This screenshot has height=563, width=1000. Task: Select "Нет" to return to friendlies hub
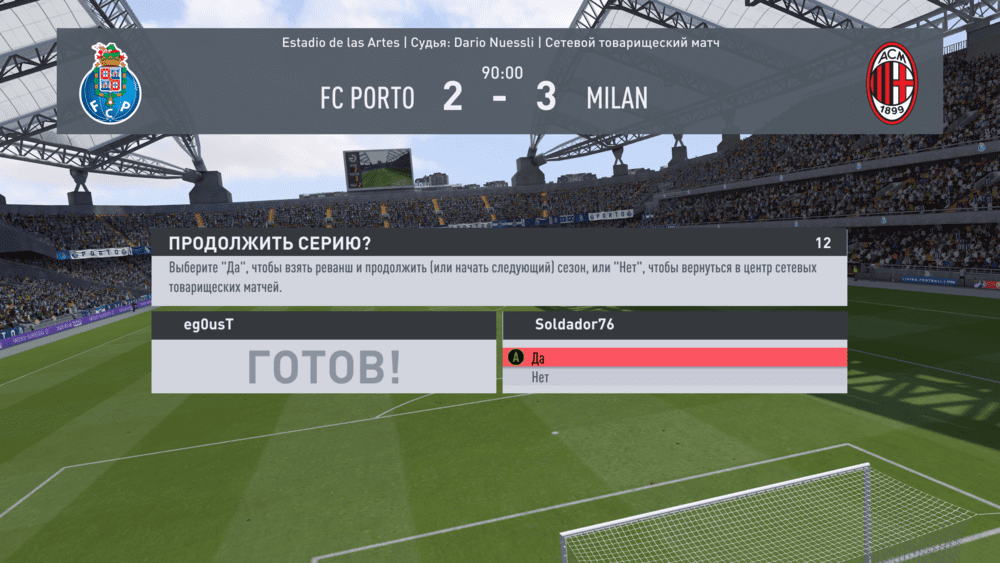coord(673,378)
